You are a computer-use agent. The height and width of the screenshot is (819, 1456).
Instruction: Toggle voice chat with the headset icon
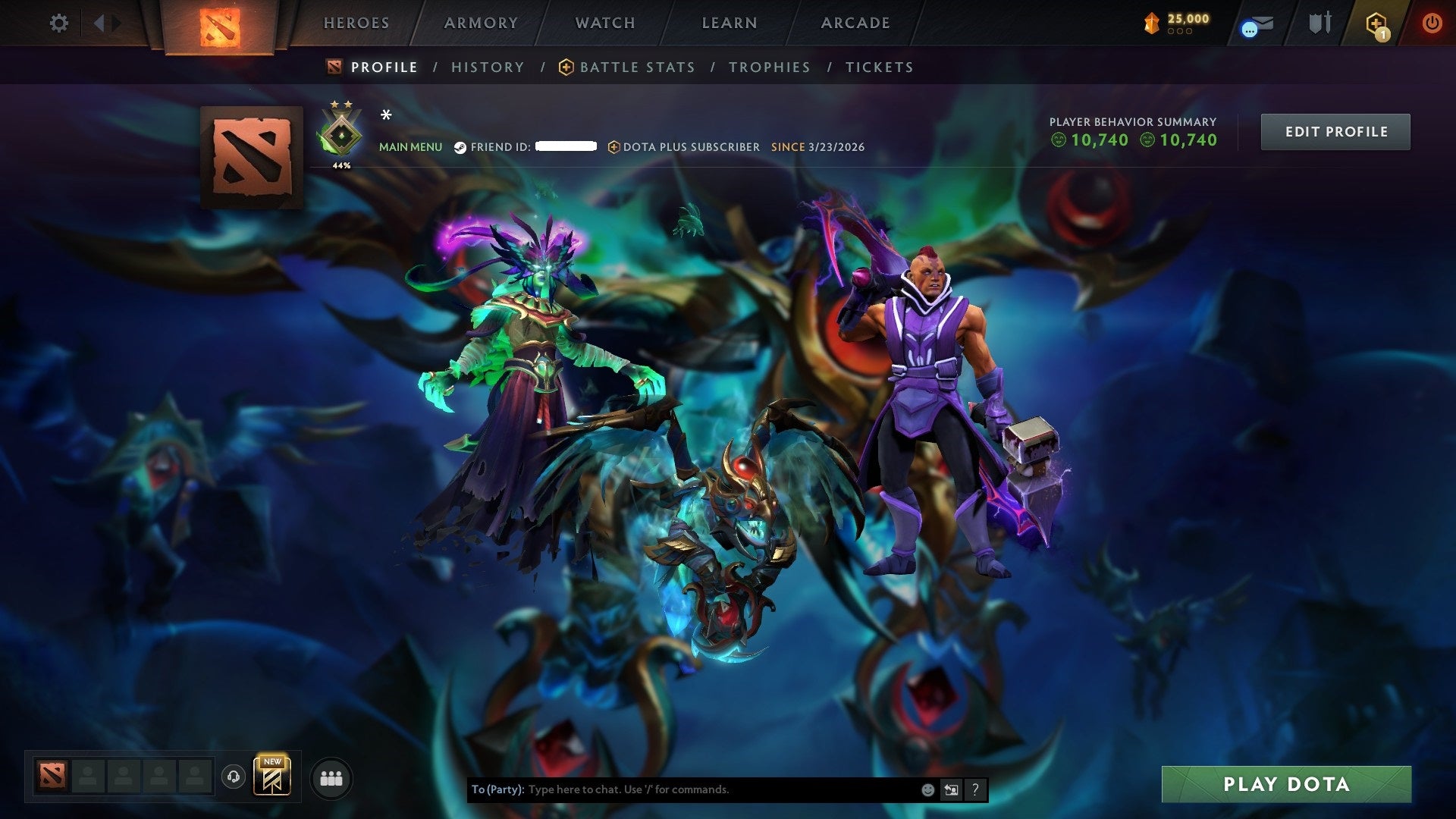pyautogui.click(x=235, y=777)
